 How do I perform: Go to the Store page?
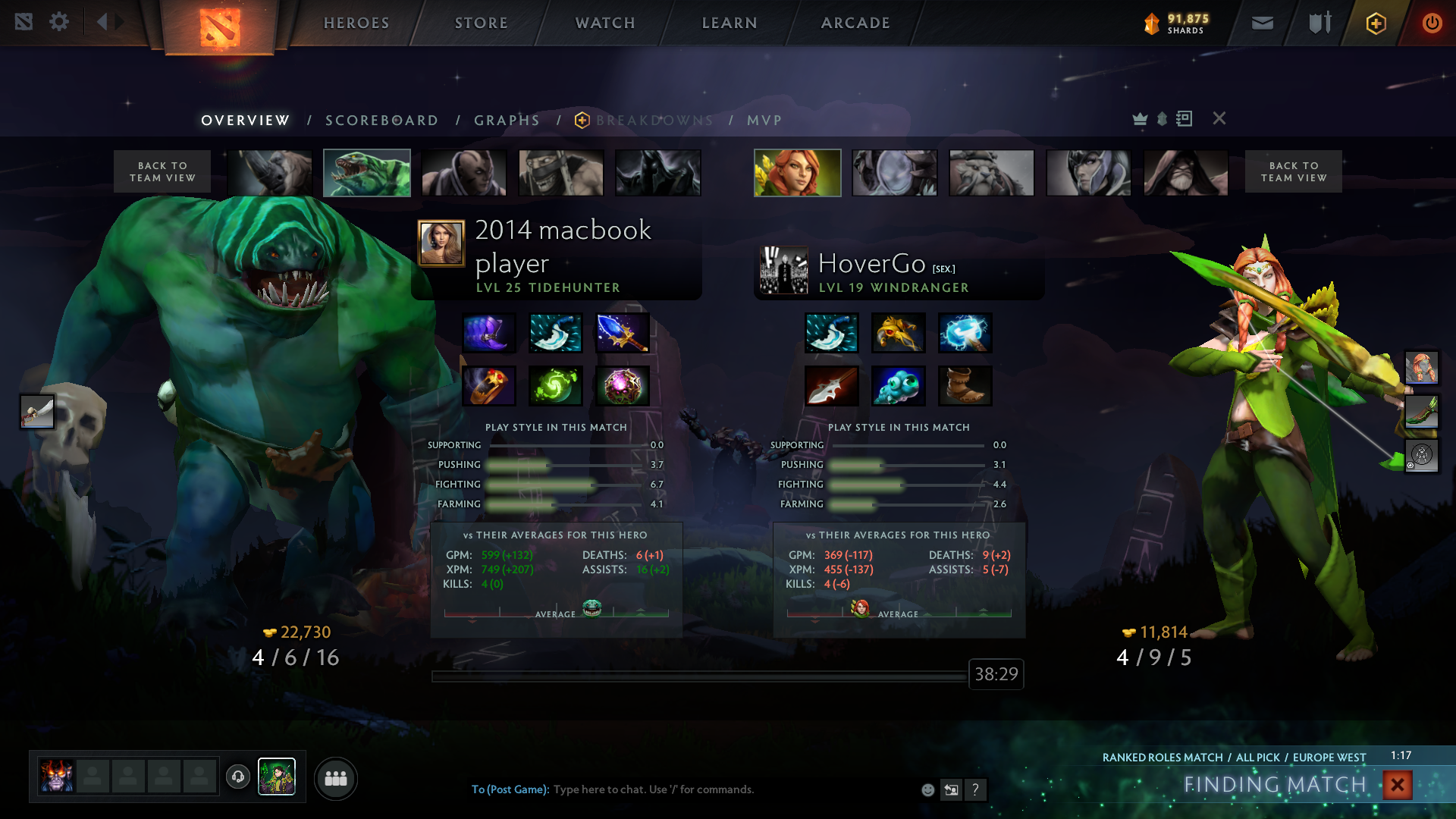coord(482,23)
